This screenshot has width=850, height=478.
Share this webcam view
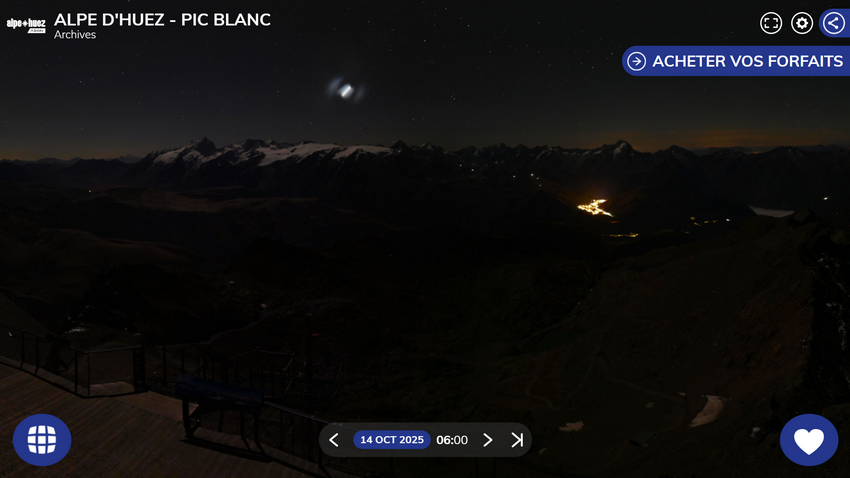834,23
